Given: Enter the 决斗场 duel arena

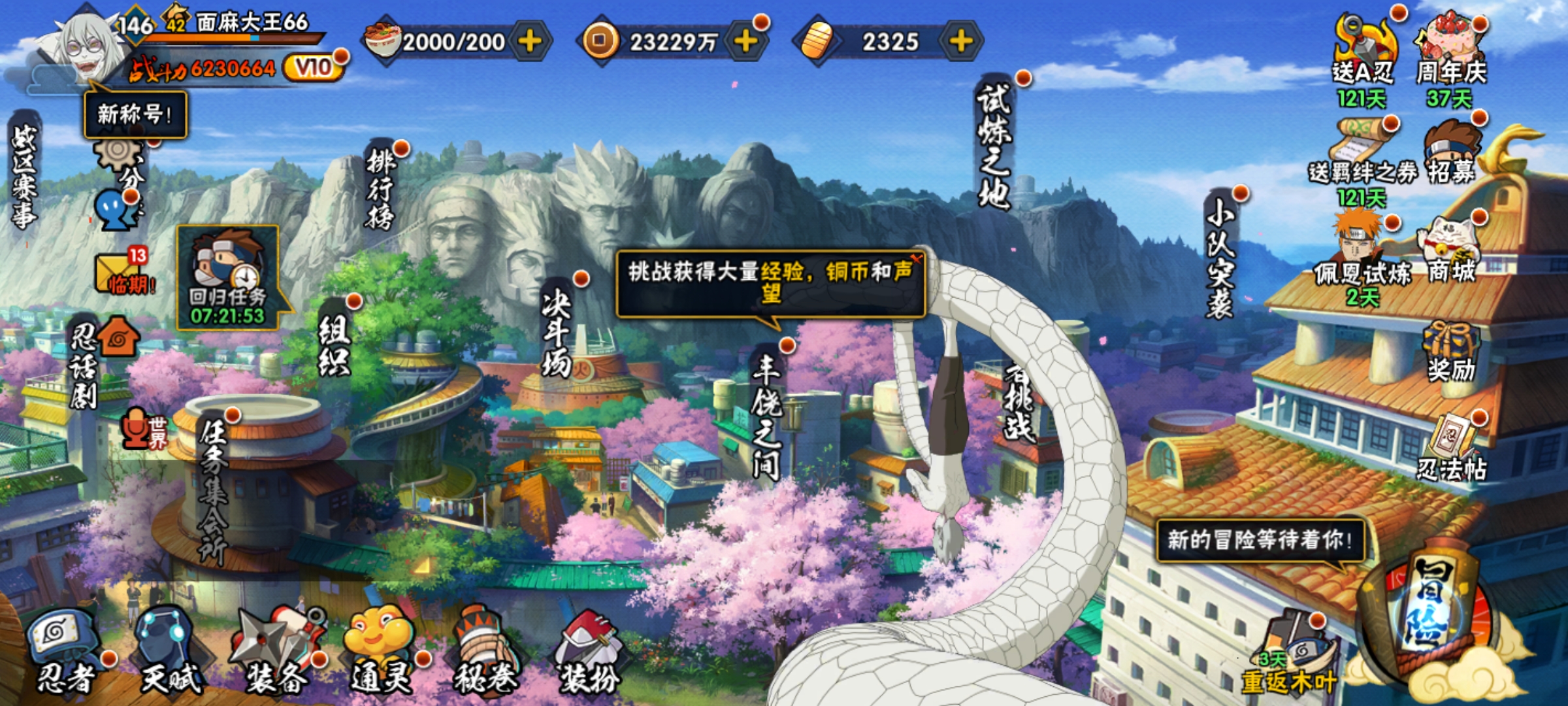Looking at the screenshot, I should pyautogui.click(x=557, y=333).
